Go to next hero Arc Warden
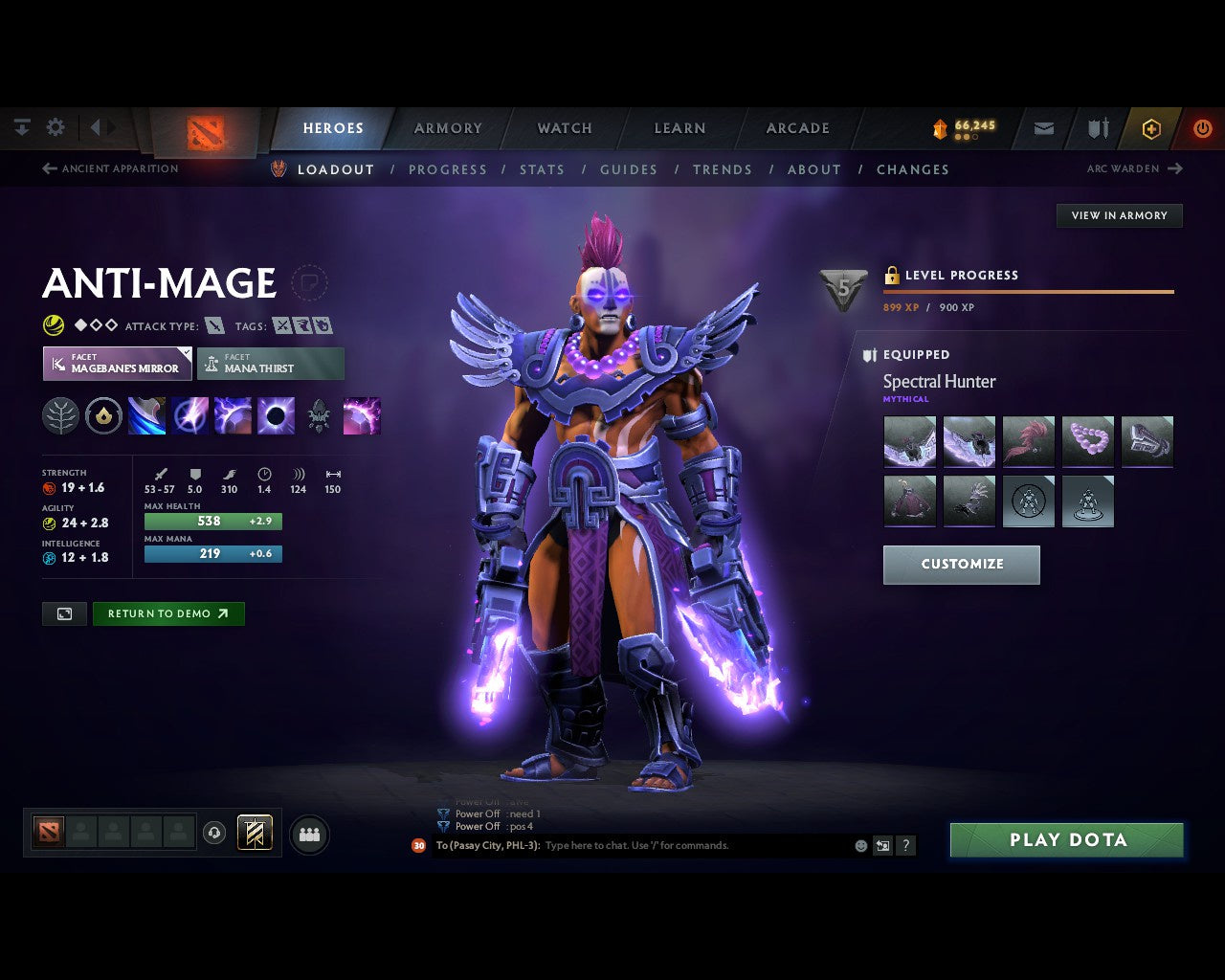The height and width of the screenshot is (980, 1225). (x=1134, y=168)
